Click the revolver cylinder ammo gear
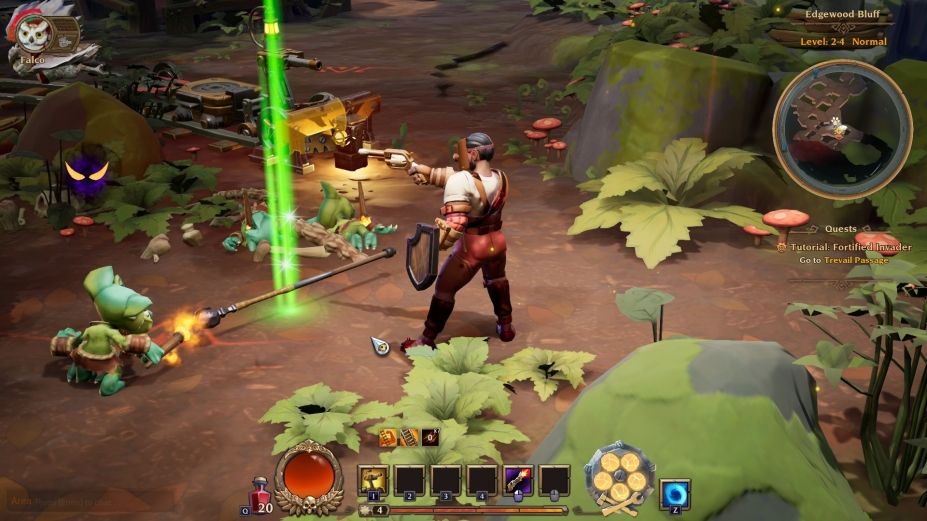Image resolution: width=927 pixels, height=521 pixels. click(x=620, y=476)
